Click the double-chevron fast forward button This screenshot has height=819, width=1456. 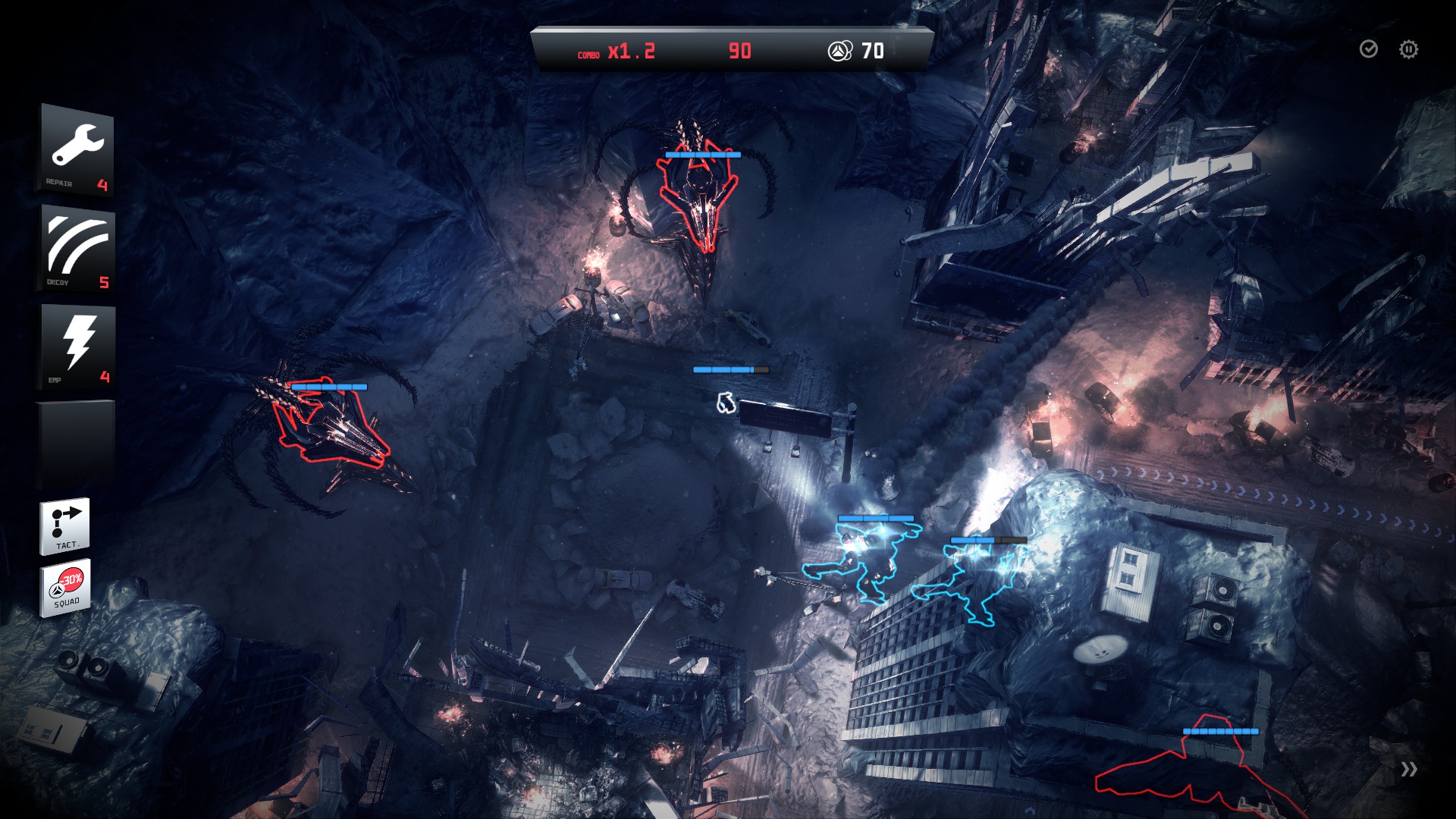(1409, 770)
